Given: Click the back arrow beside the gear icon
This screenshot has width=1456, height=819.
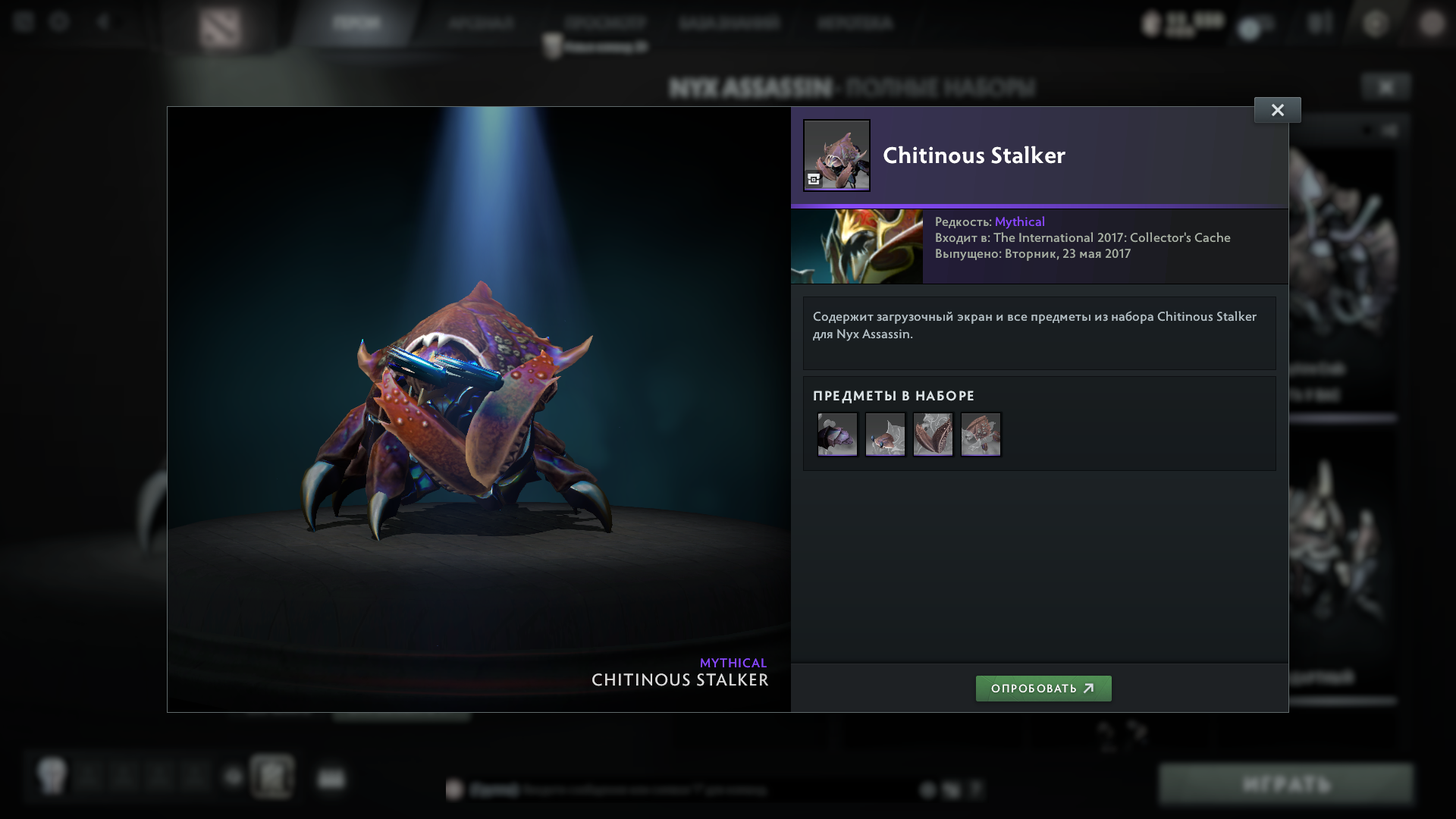Looking at the screenshot, I should coord(102,24).
